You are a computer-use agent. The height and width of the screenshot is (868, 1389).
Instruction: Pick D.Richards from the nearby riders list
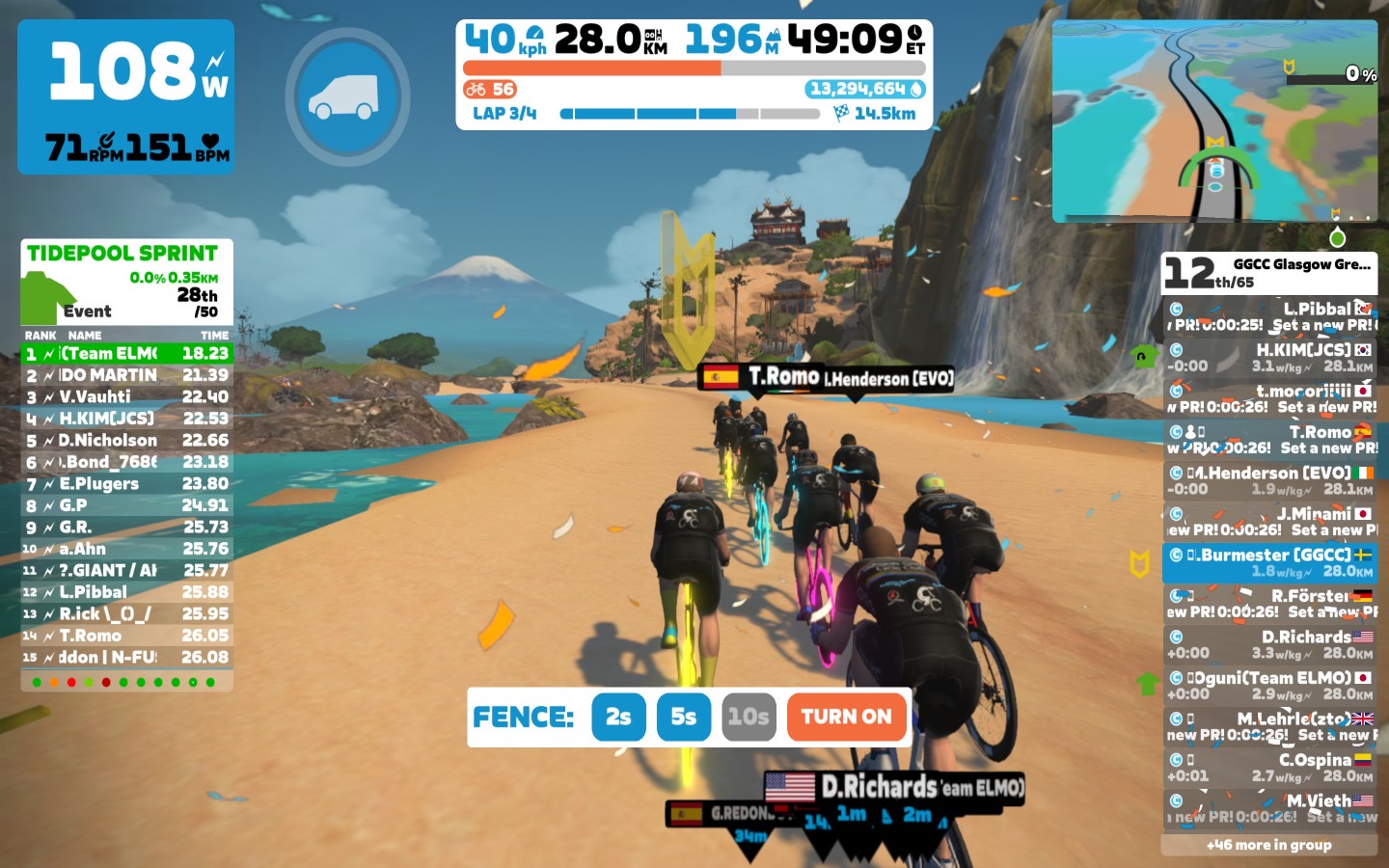(x=1269, y=644)
